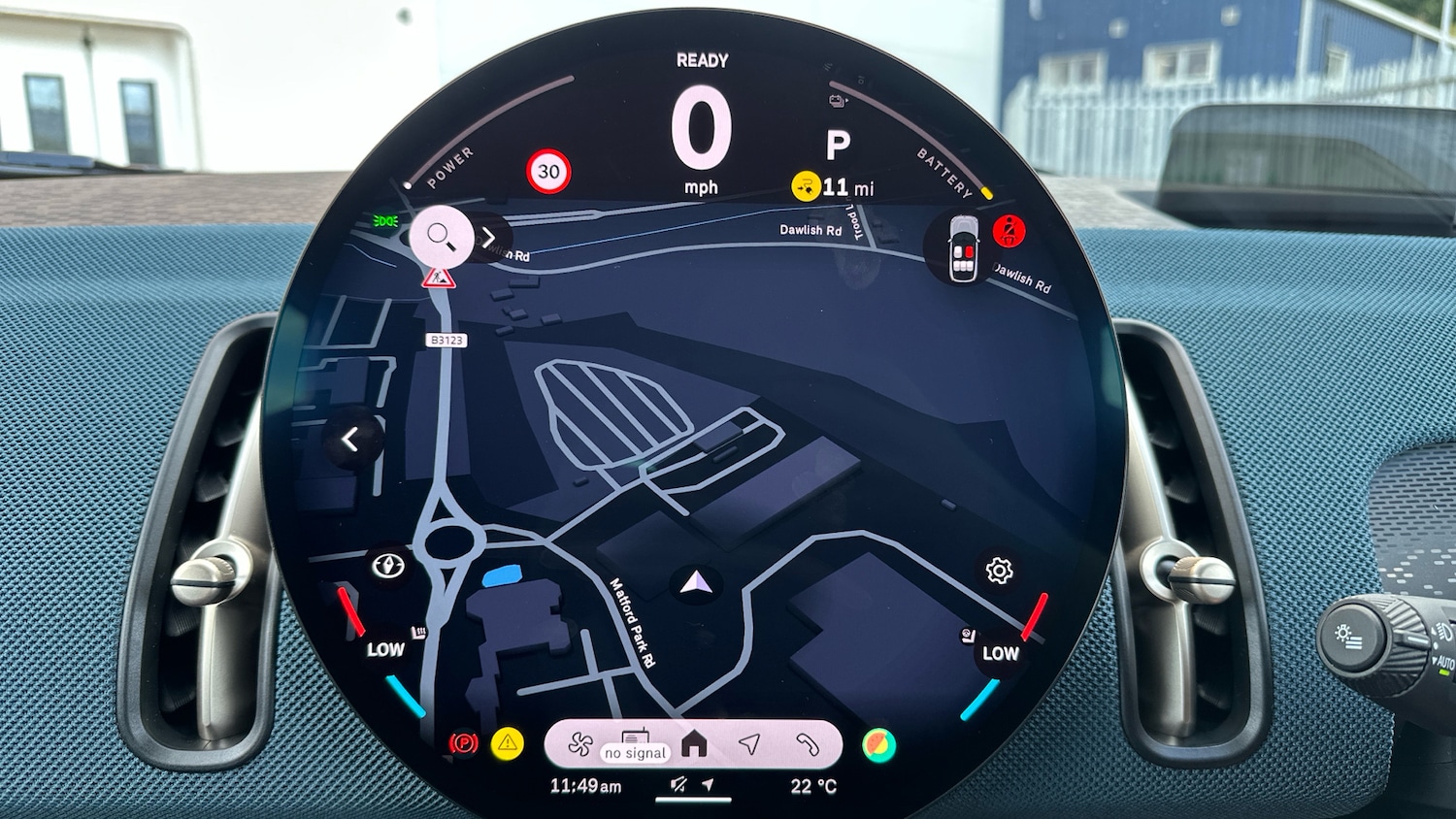
Task: Open the car seat status view
Action: (x=963, y=249)
